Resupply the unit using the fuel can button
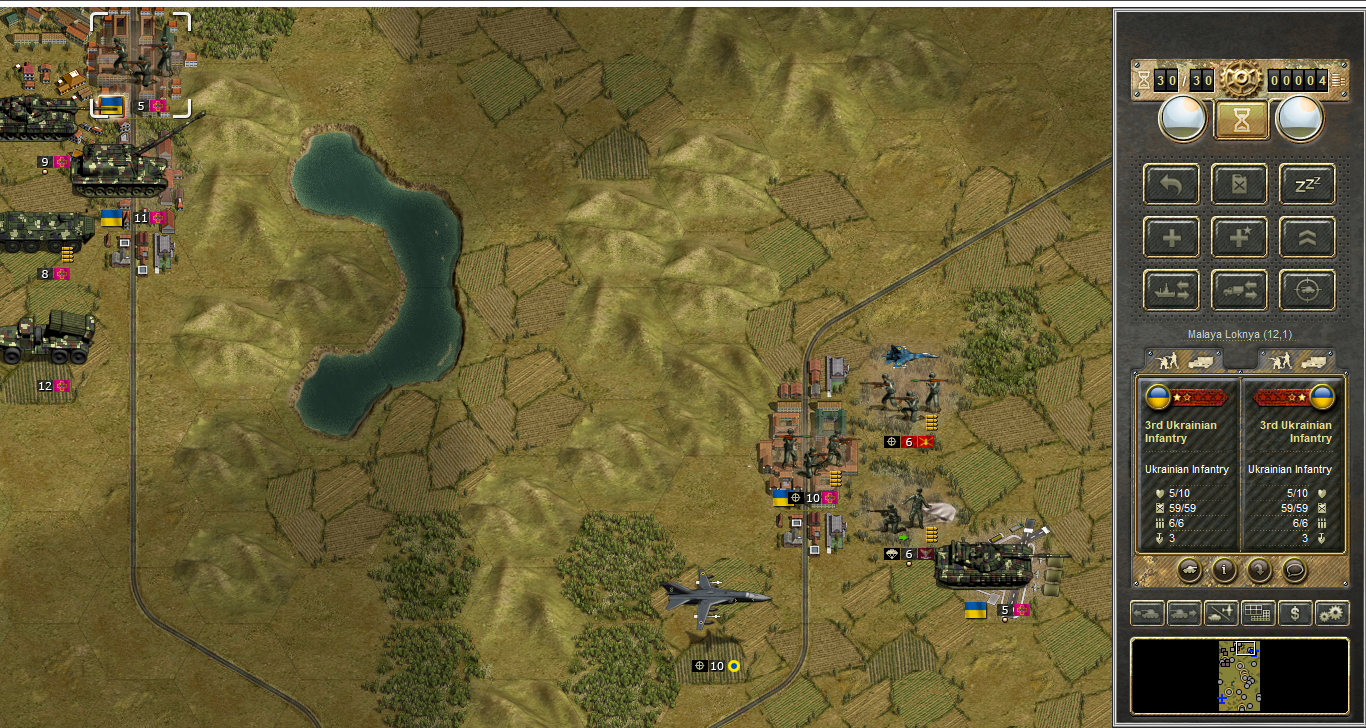Screen dimensions: 1366x728 [1240, 184]
